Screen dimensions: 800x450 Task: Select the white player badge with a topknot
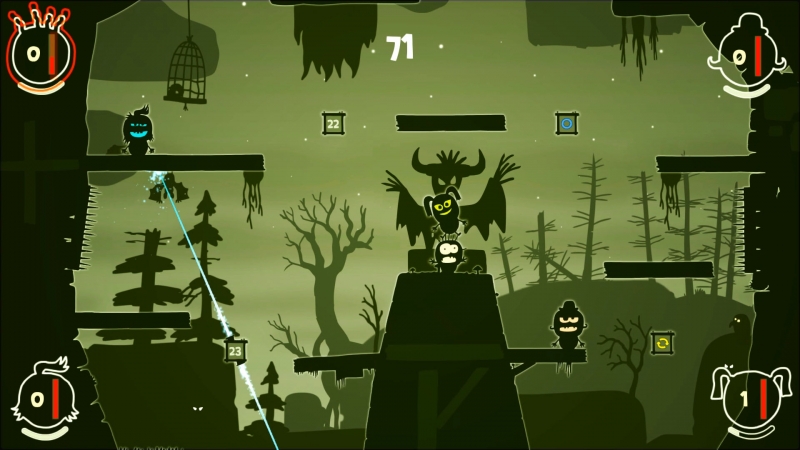point(745,58)
